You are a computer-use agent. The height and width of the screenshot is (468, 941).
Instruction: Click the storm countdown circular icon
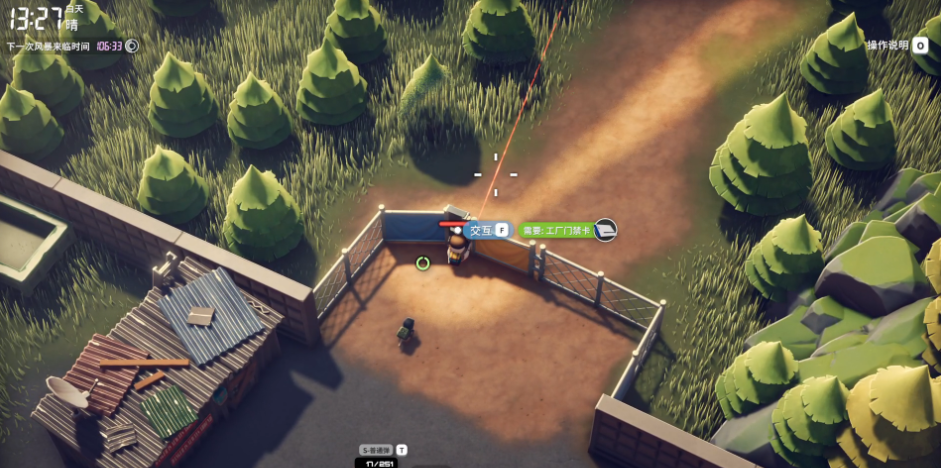click(132, 45)
